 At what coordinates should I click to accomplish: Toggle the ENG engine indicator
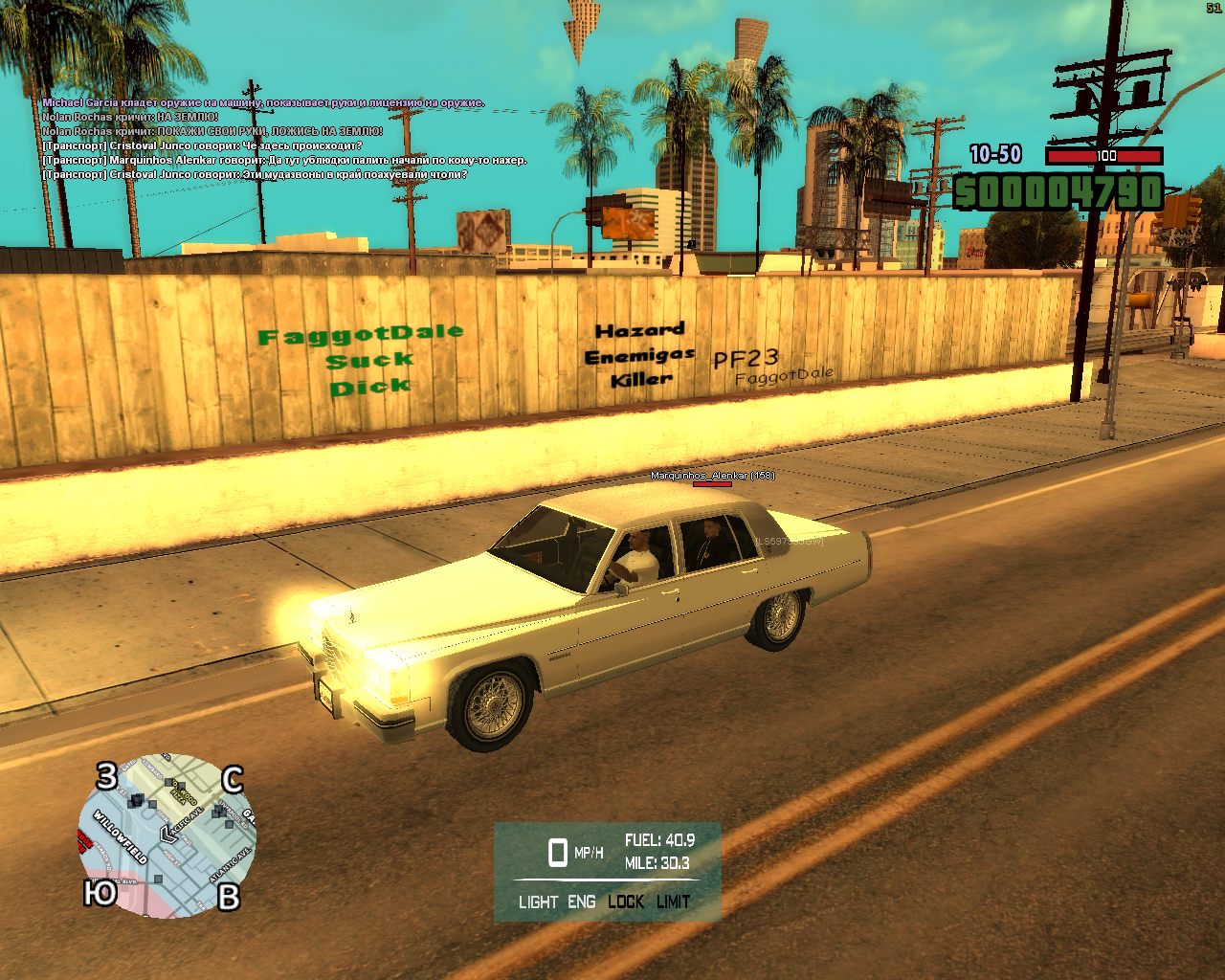581,902
